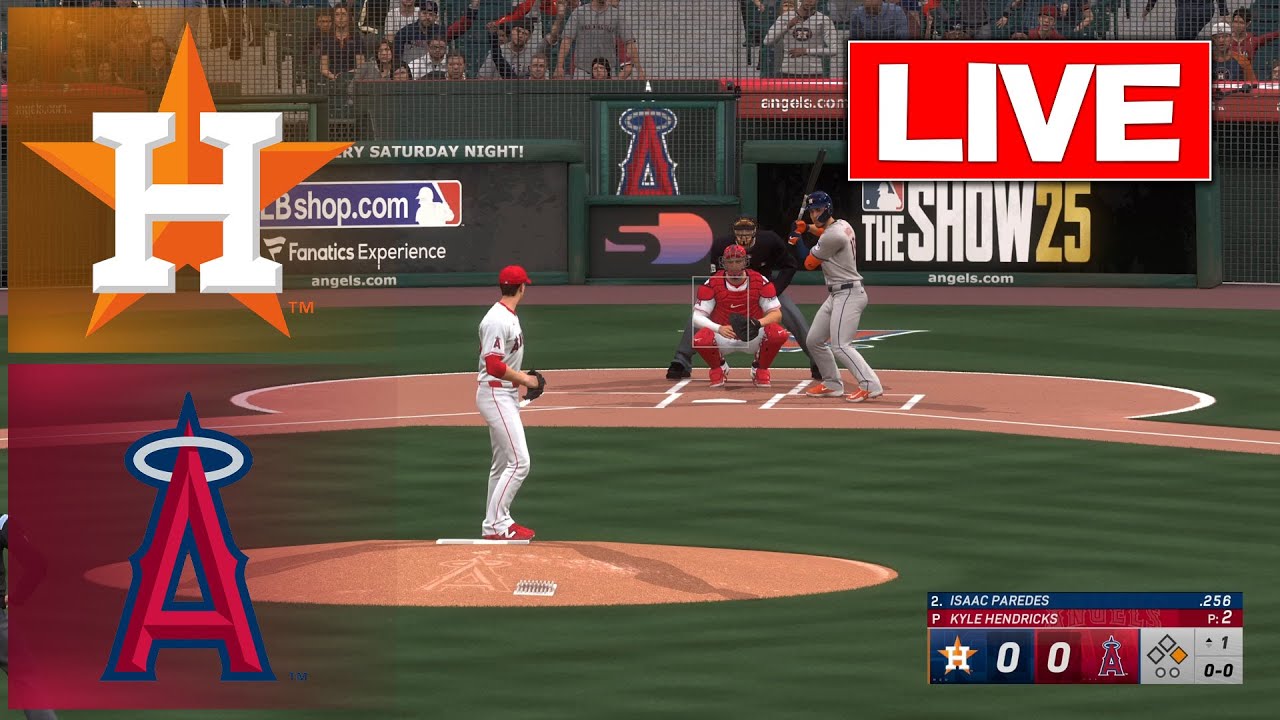
Task: Expand the inning indicator showing top 1
Action: 1219,642
